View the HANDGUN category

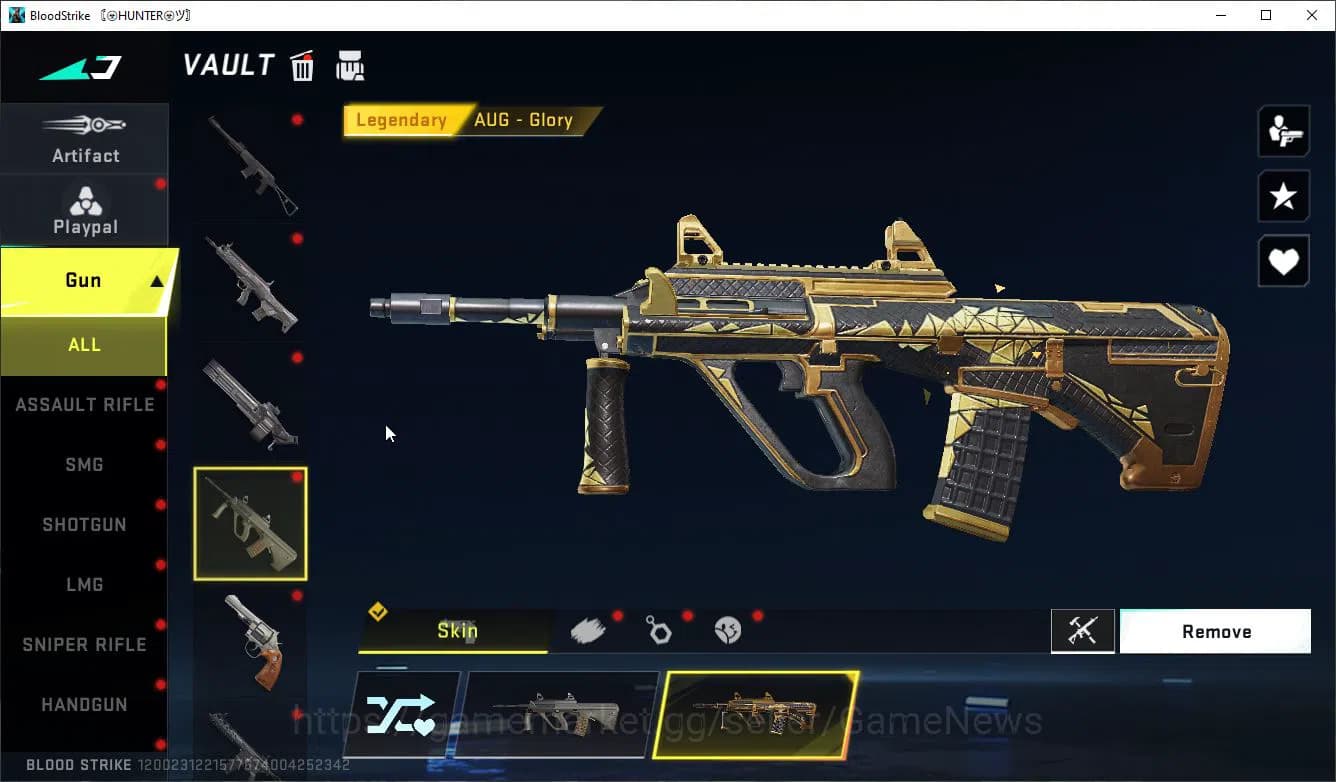84,705
